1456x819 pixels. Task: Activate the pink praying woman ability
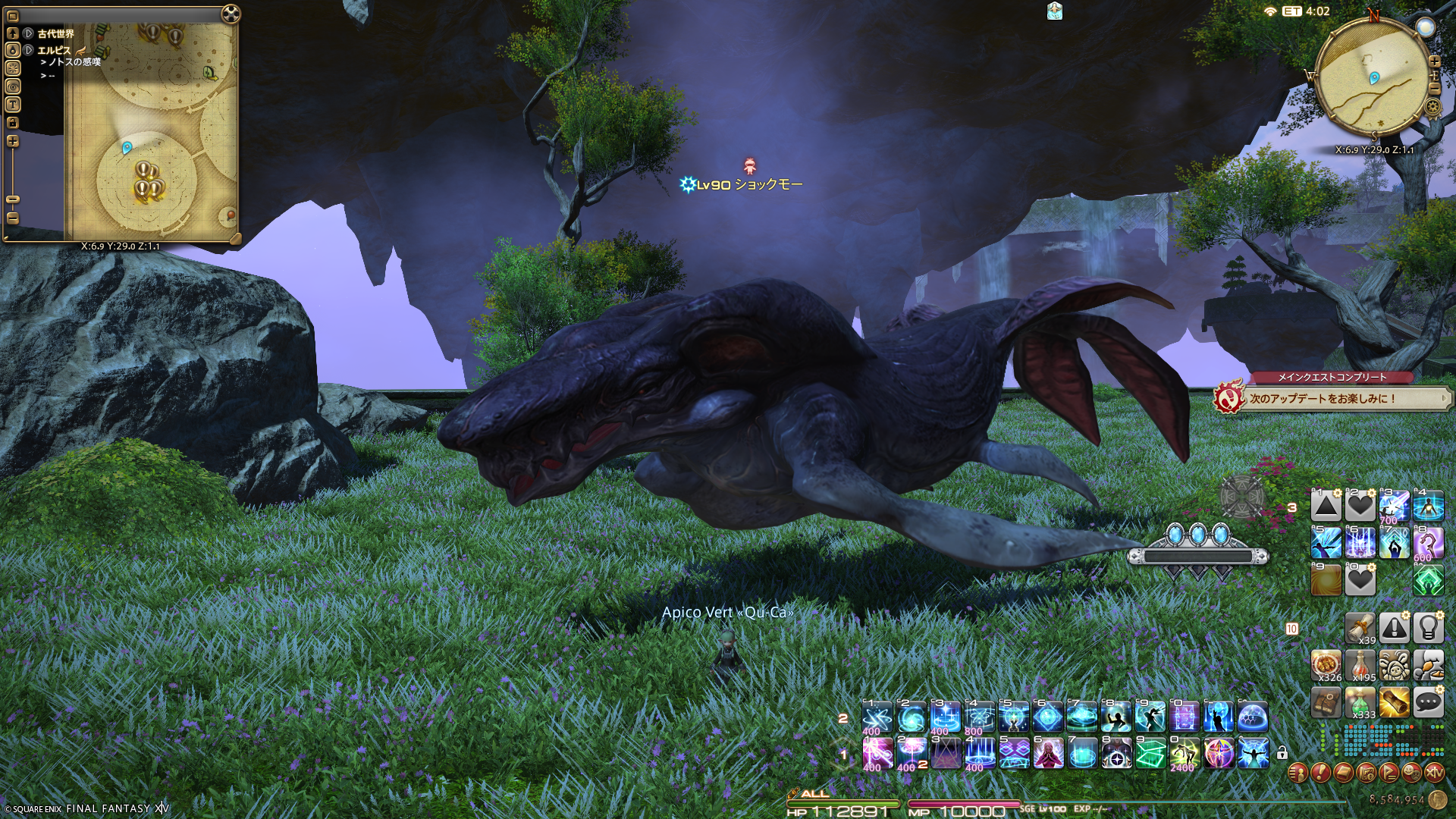(x=1048, y=753)
